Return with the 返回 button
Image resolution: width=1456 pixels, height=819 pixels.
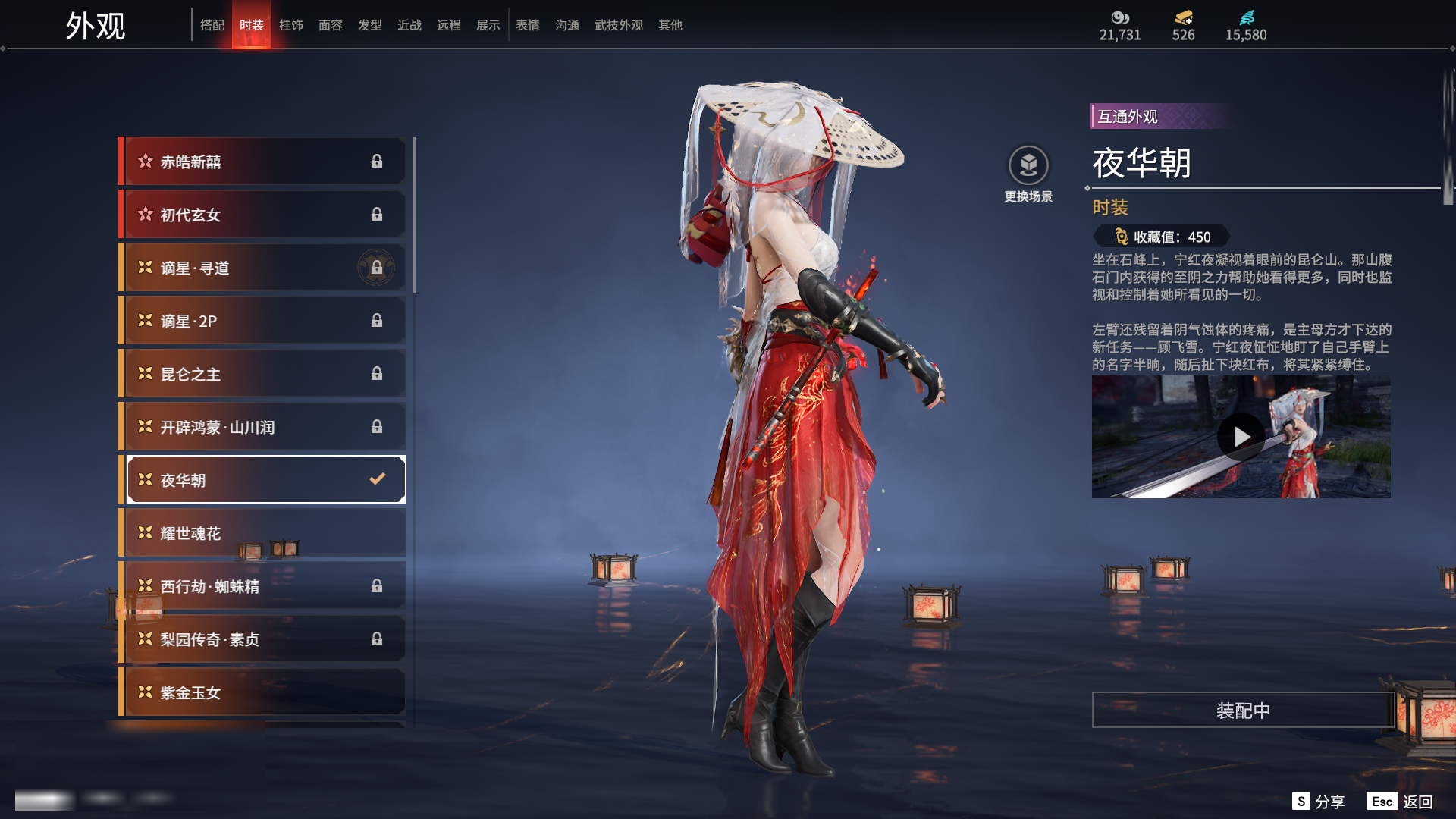1401,802
